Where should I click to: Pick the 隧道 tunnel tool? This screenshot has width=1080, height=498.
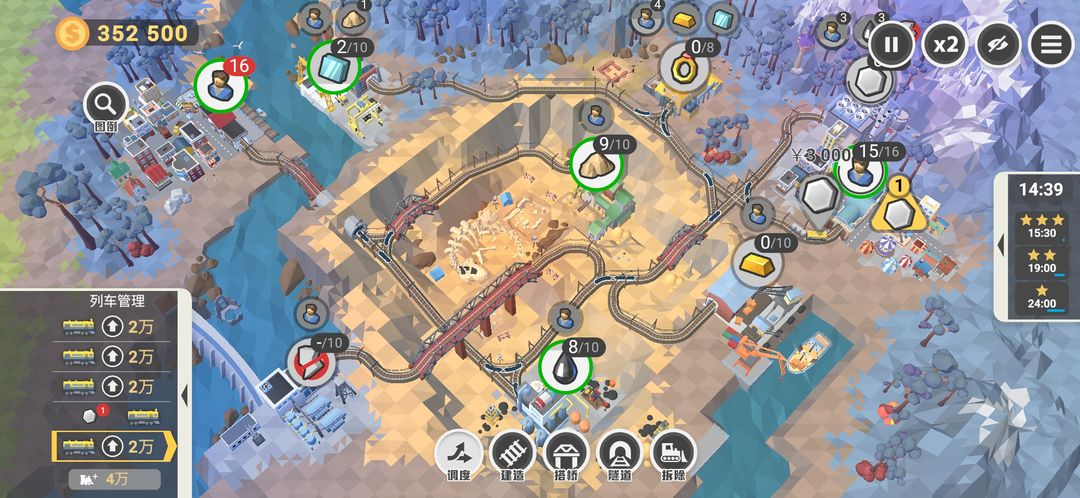(x=620, y=455)
